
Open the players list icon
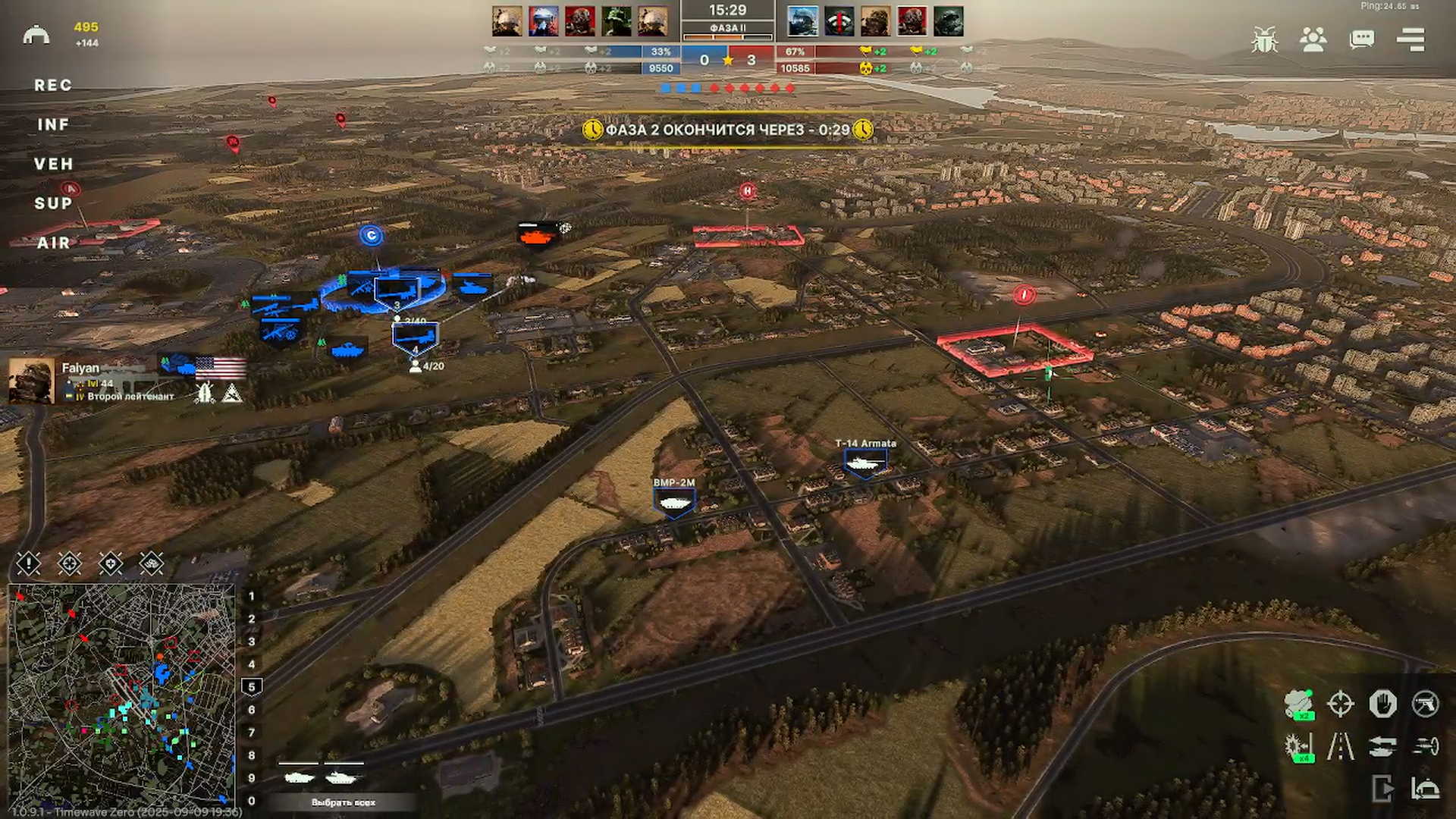1313,40
